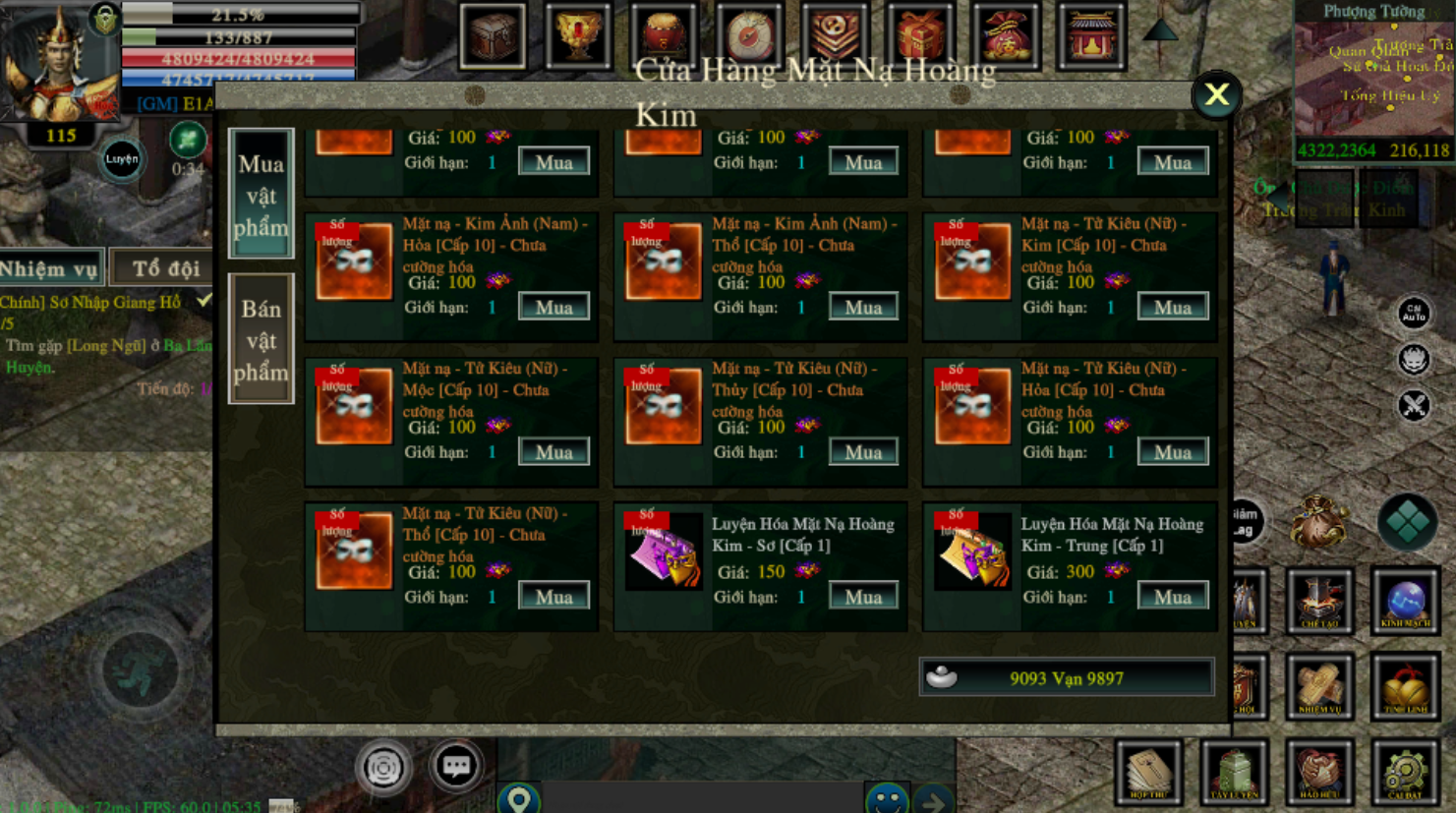Buy Mặt nạ Tử Kiều (Nữ) Thổ

pos(553,597)
